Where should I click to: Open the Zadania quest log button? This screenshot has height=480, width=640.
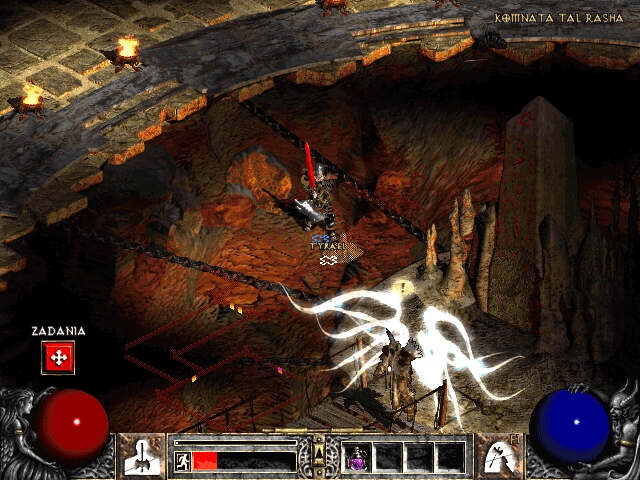[58, 357]
